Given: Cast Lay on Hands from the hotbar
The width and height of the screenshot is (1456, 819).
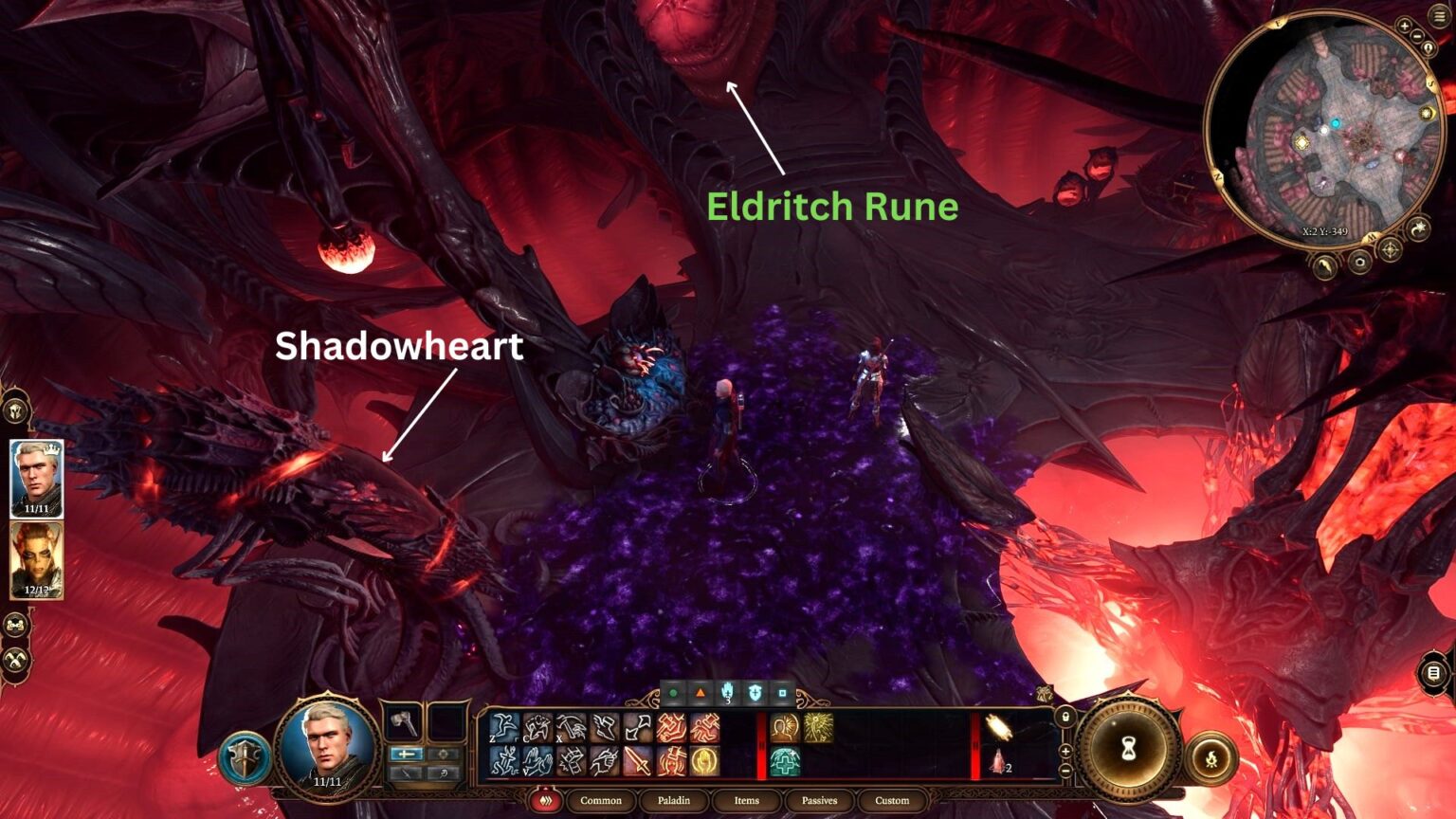Looking at the screenshot, I should [x=704, y=760].
